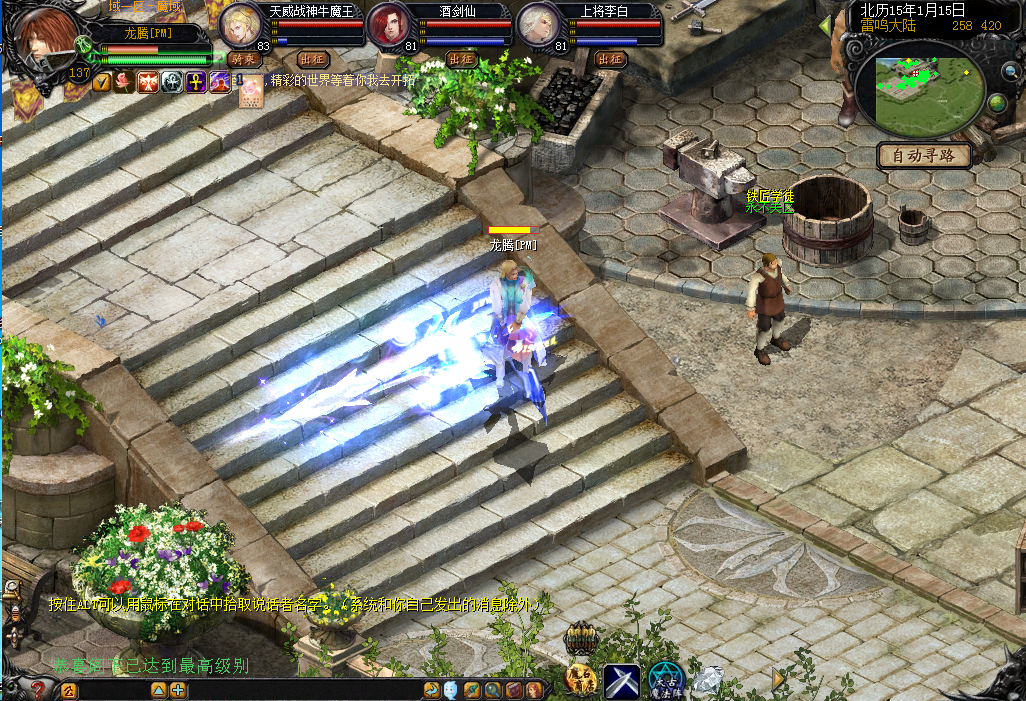Collapse the minimap with the green arrow

(825, 24)
